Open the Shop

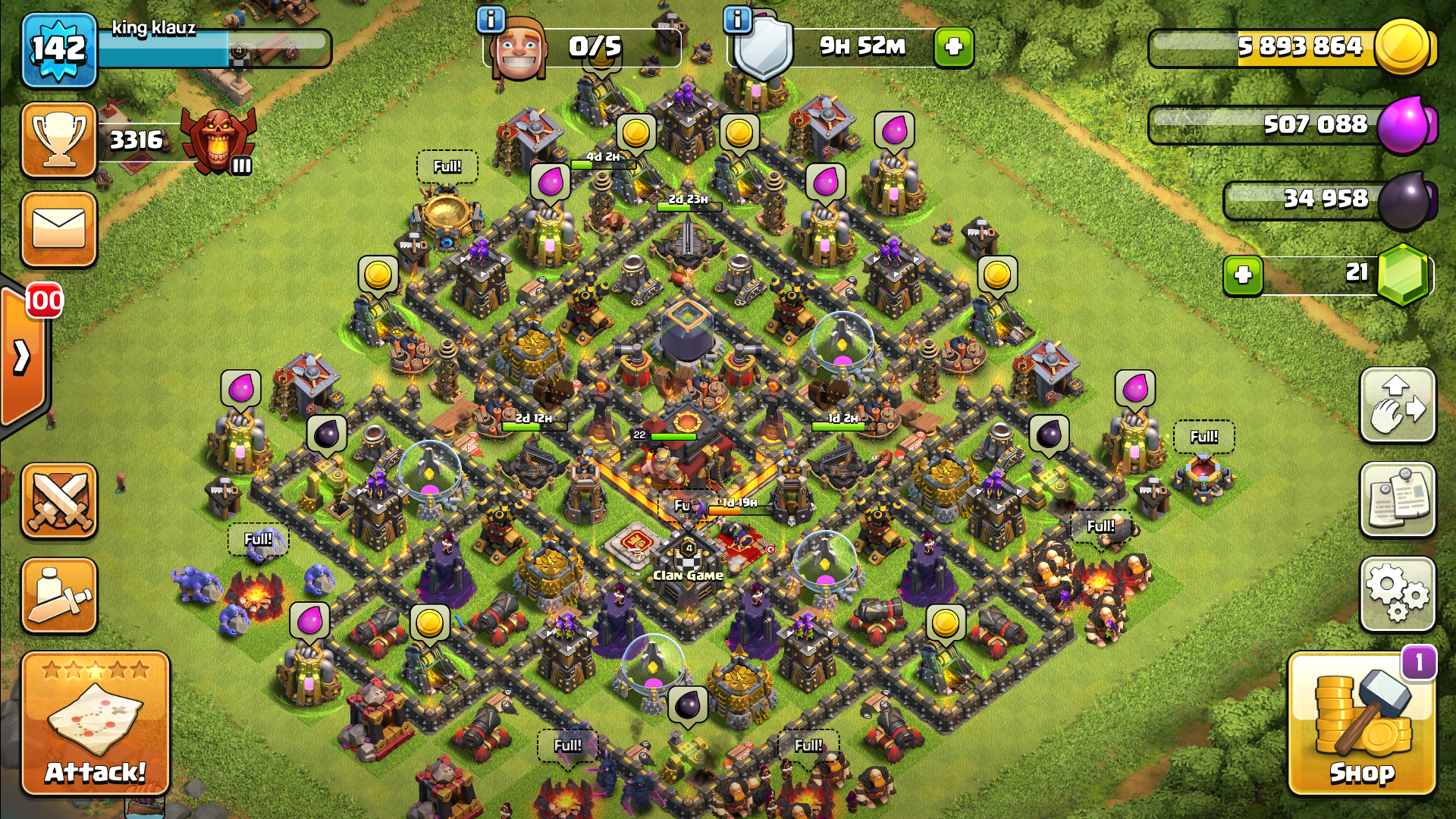pos(1361,723)
